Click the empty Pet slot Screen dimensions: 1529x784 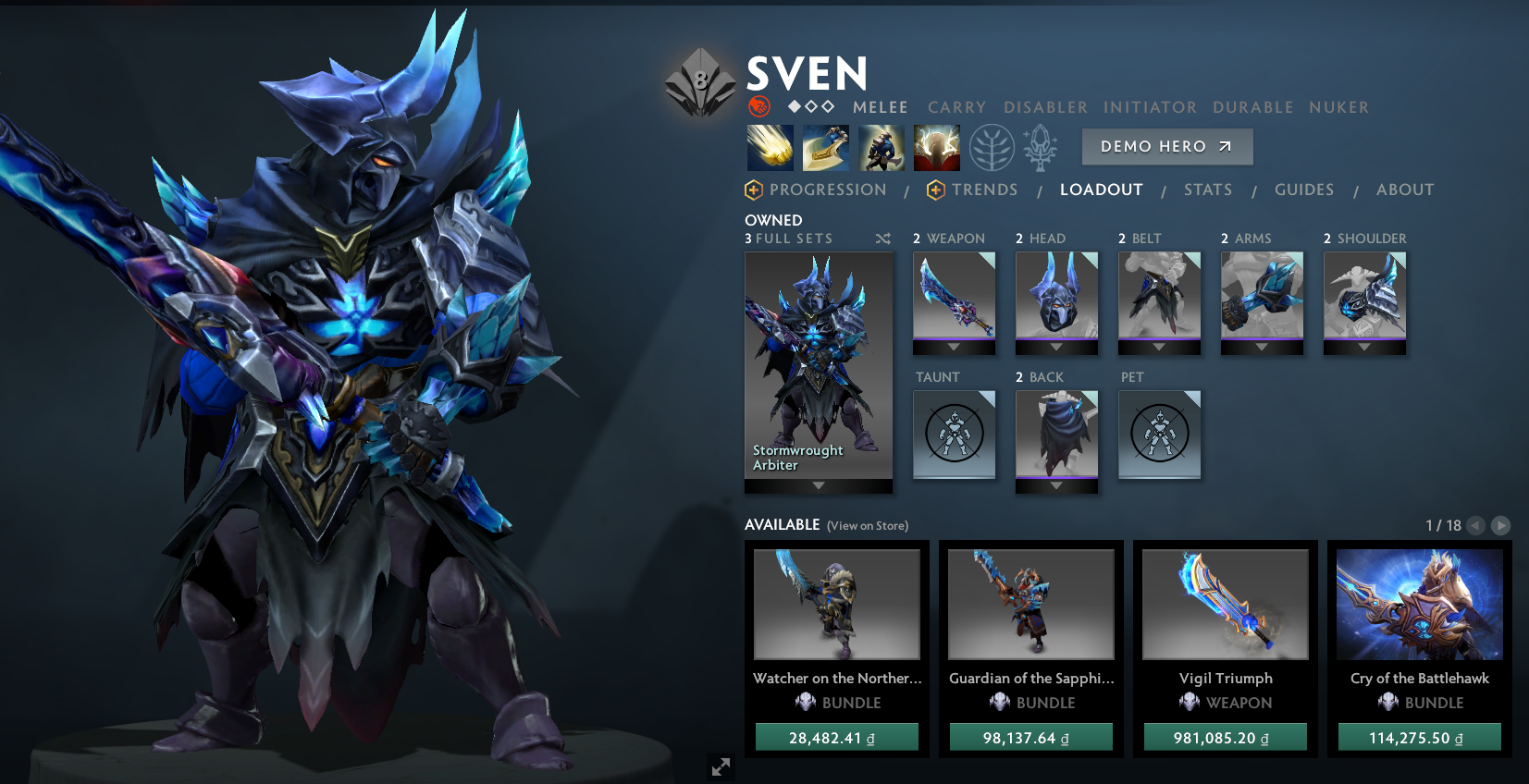pyautogui.click(x=1159, y=433)
